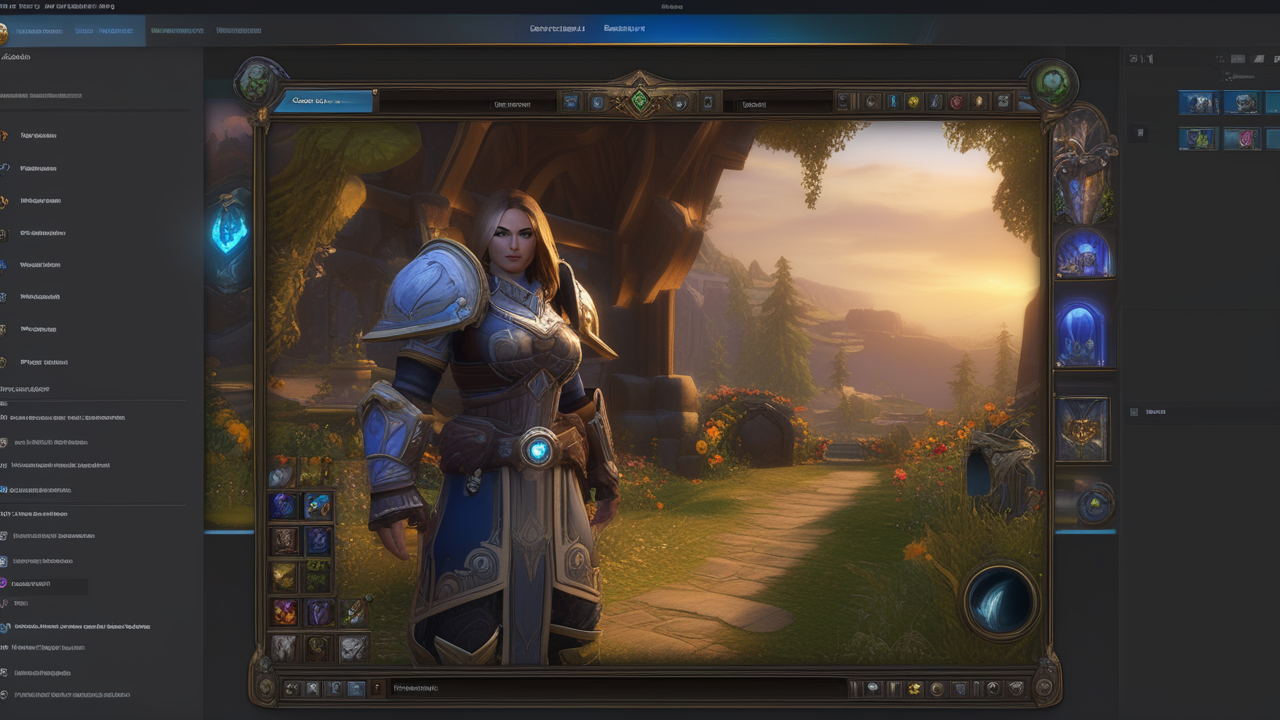Viewport: 1280px width, 720px height.
Task: Select the orange flame item slot
Action: (284, 611)
